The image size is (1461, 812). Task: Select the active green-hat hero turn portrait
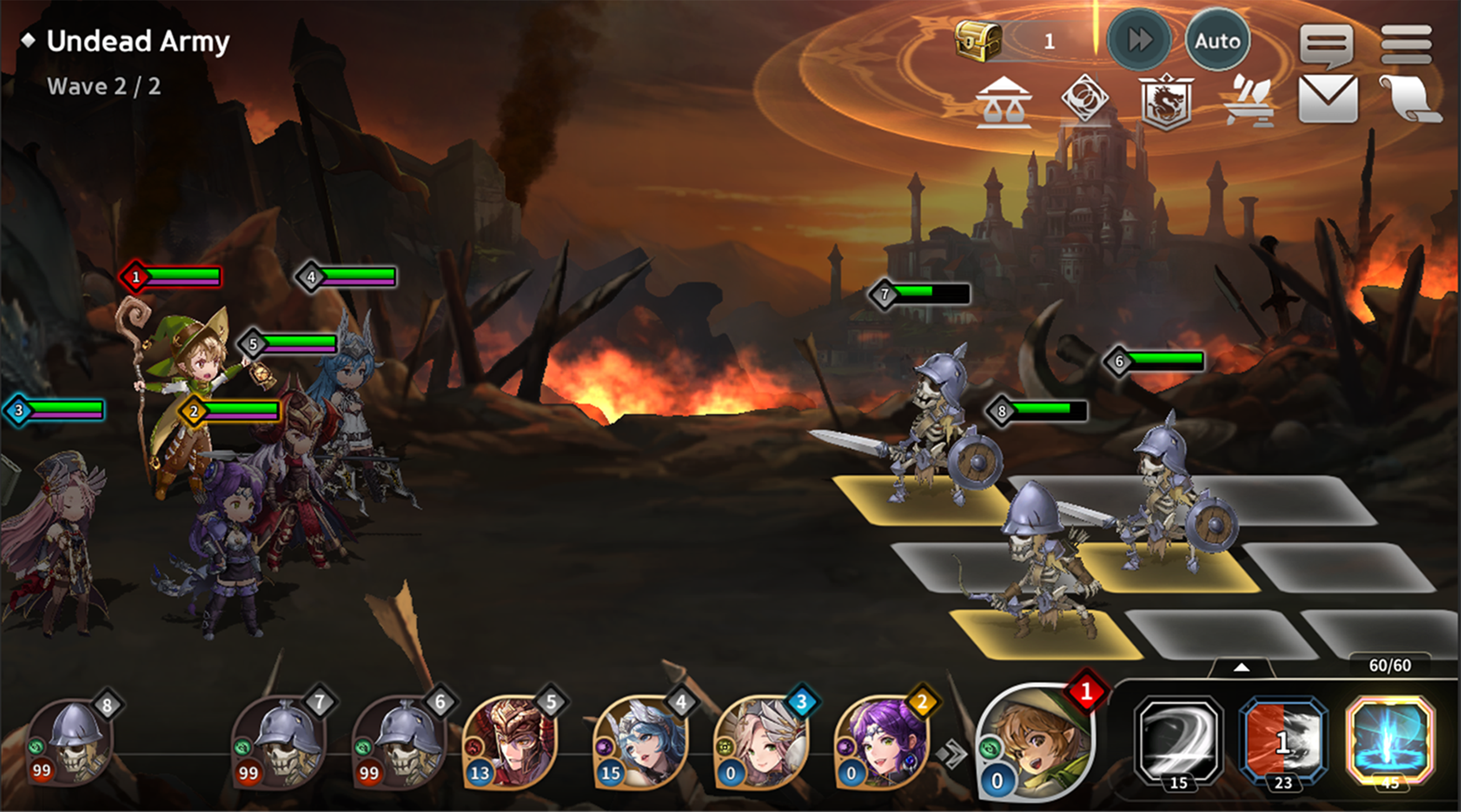1035,742
